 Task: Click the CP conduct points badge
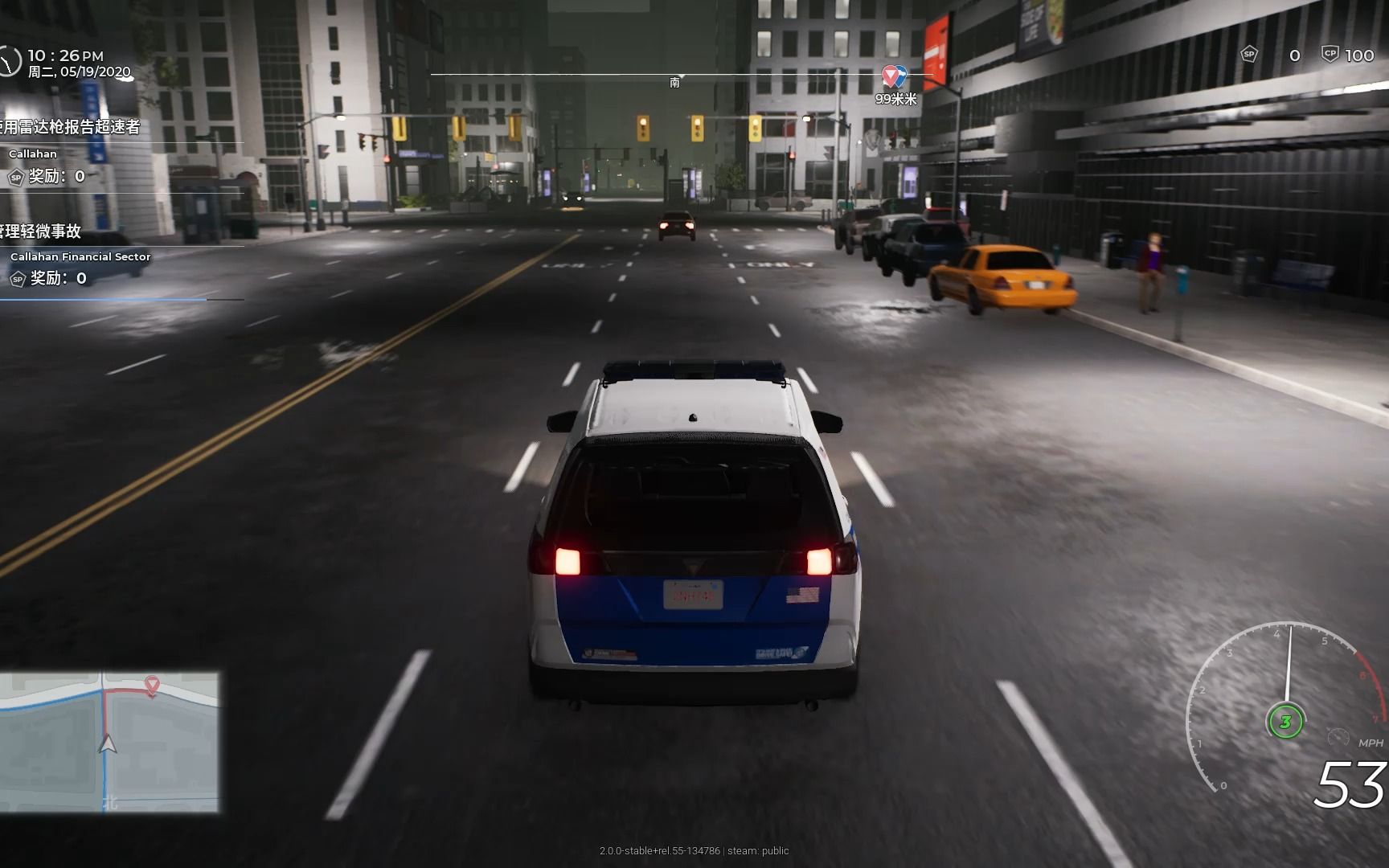(x=1330, y=55)
